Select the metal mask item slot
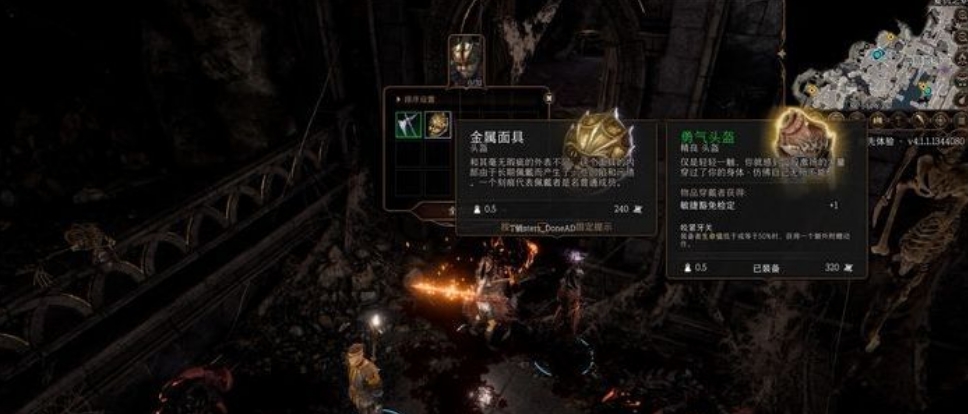 click(x=438, y=124)
